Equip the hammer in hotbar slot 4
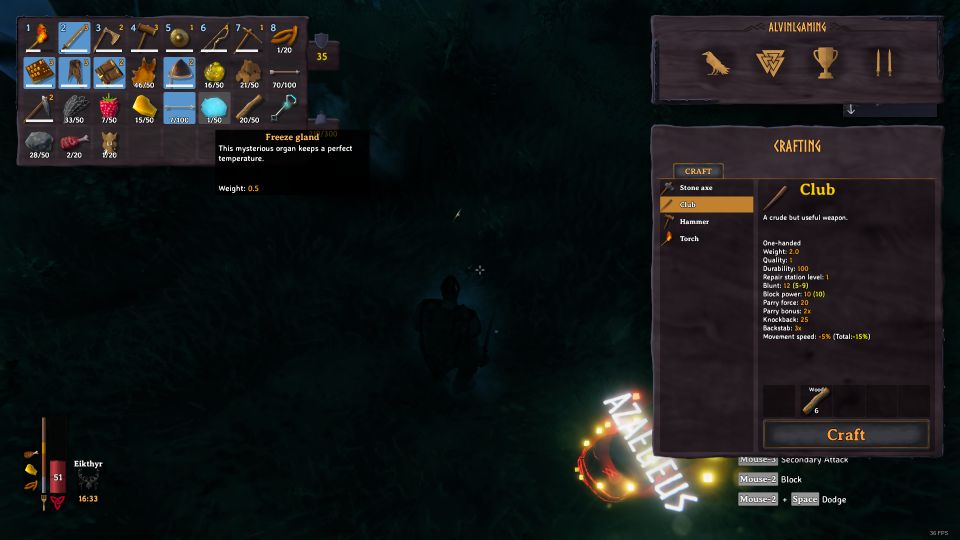This screenshot has height=540, width=960. (145, 39)
